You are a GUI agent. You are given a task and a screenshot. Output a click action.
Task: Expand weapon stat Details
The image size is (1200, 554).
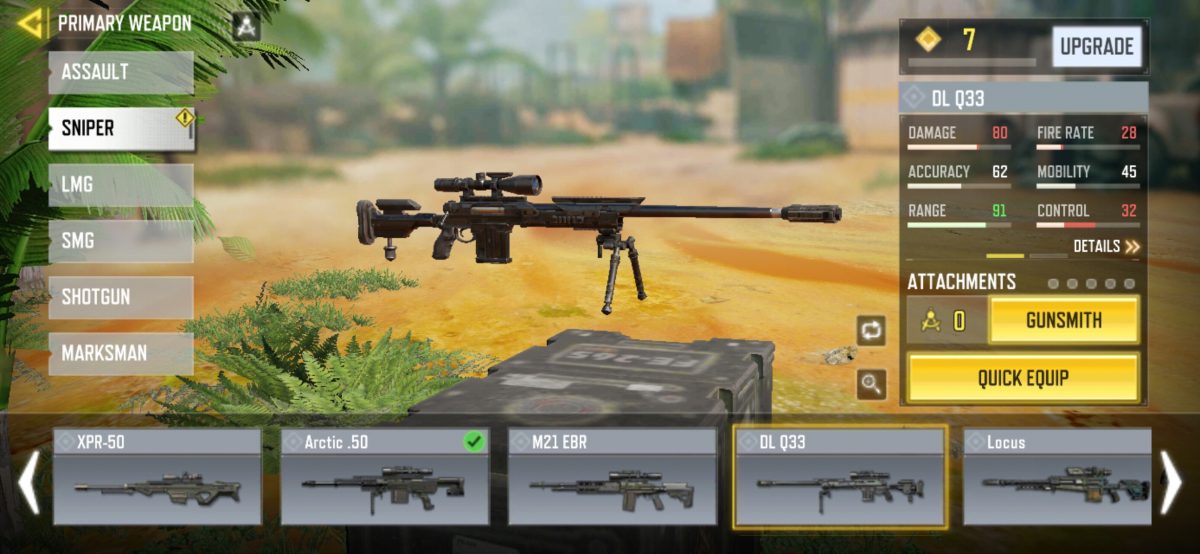pos(1106,246)
